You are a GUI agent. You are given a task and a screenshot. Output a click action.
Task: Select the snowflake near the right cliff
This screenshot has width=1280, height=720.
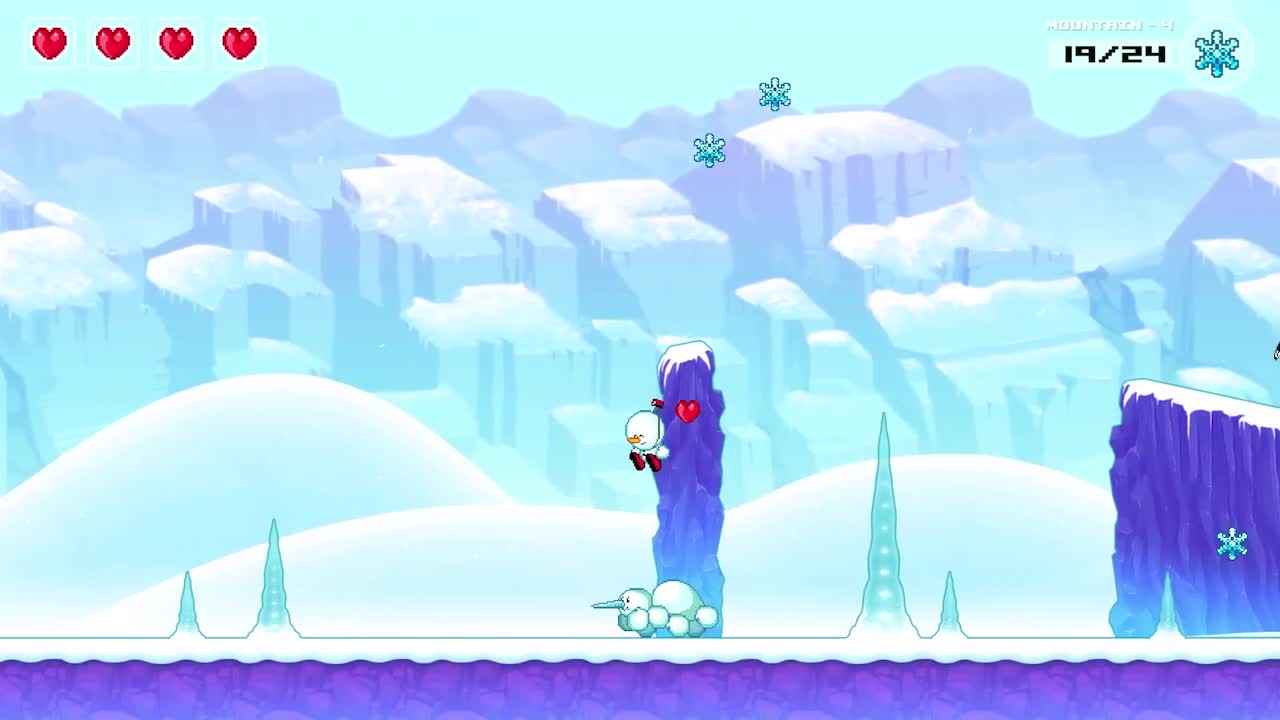(1231, 543)
